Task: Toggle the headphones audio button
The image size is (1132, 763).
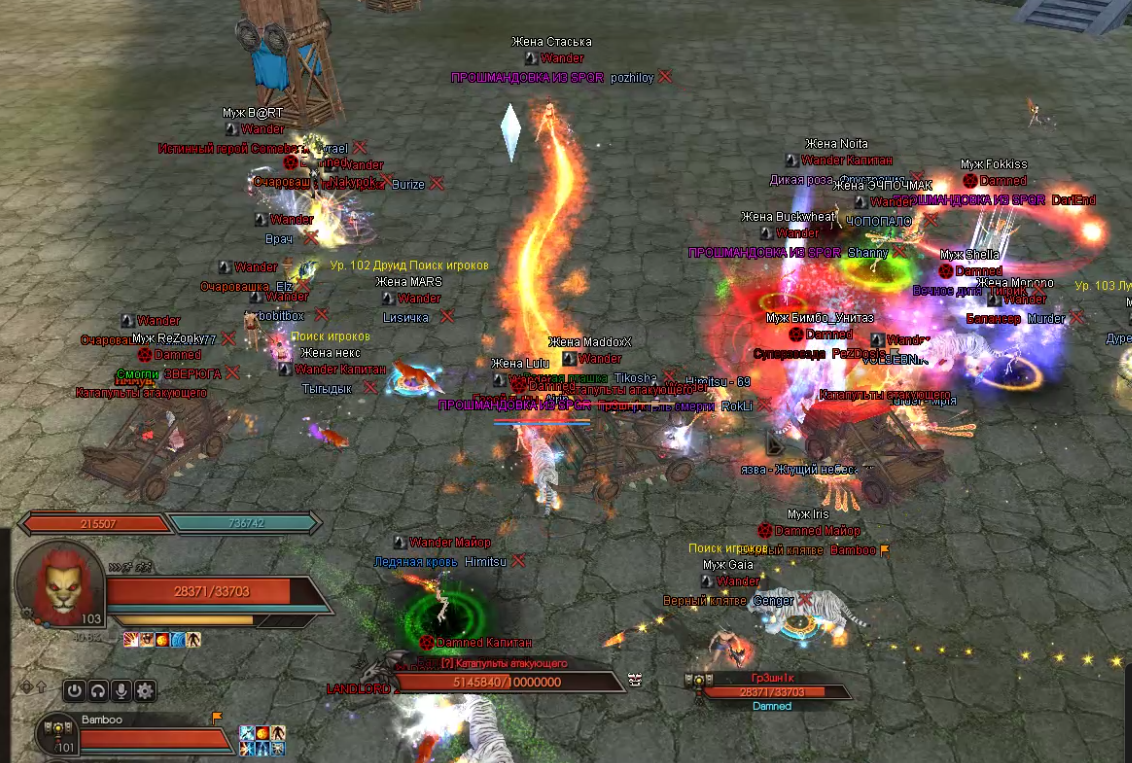Action: point(98,690)
